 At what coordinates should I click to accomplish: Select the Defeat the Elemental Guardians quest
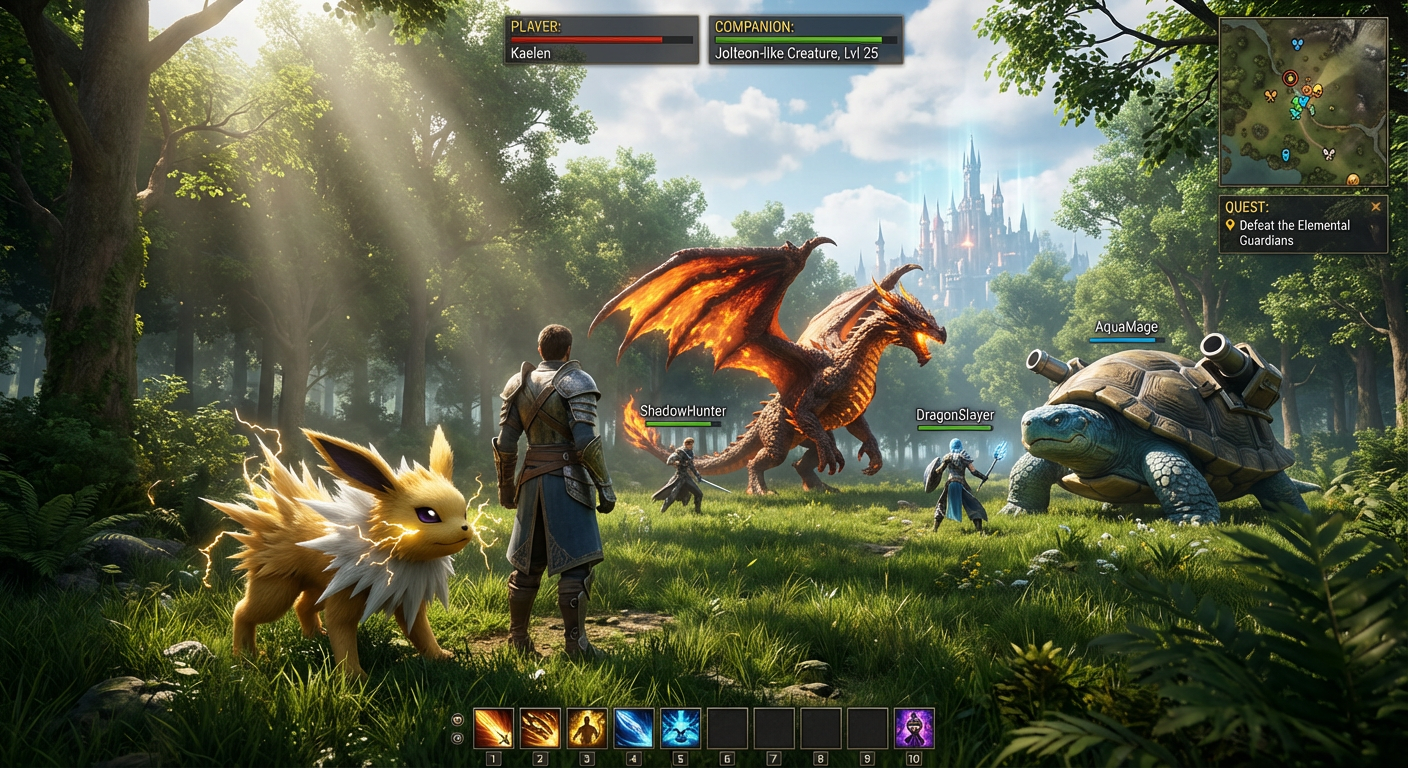pyautogui.click(x=1294, y=233)
